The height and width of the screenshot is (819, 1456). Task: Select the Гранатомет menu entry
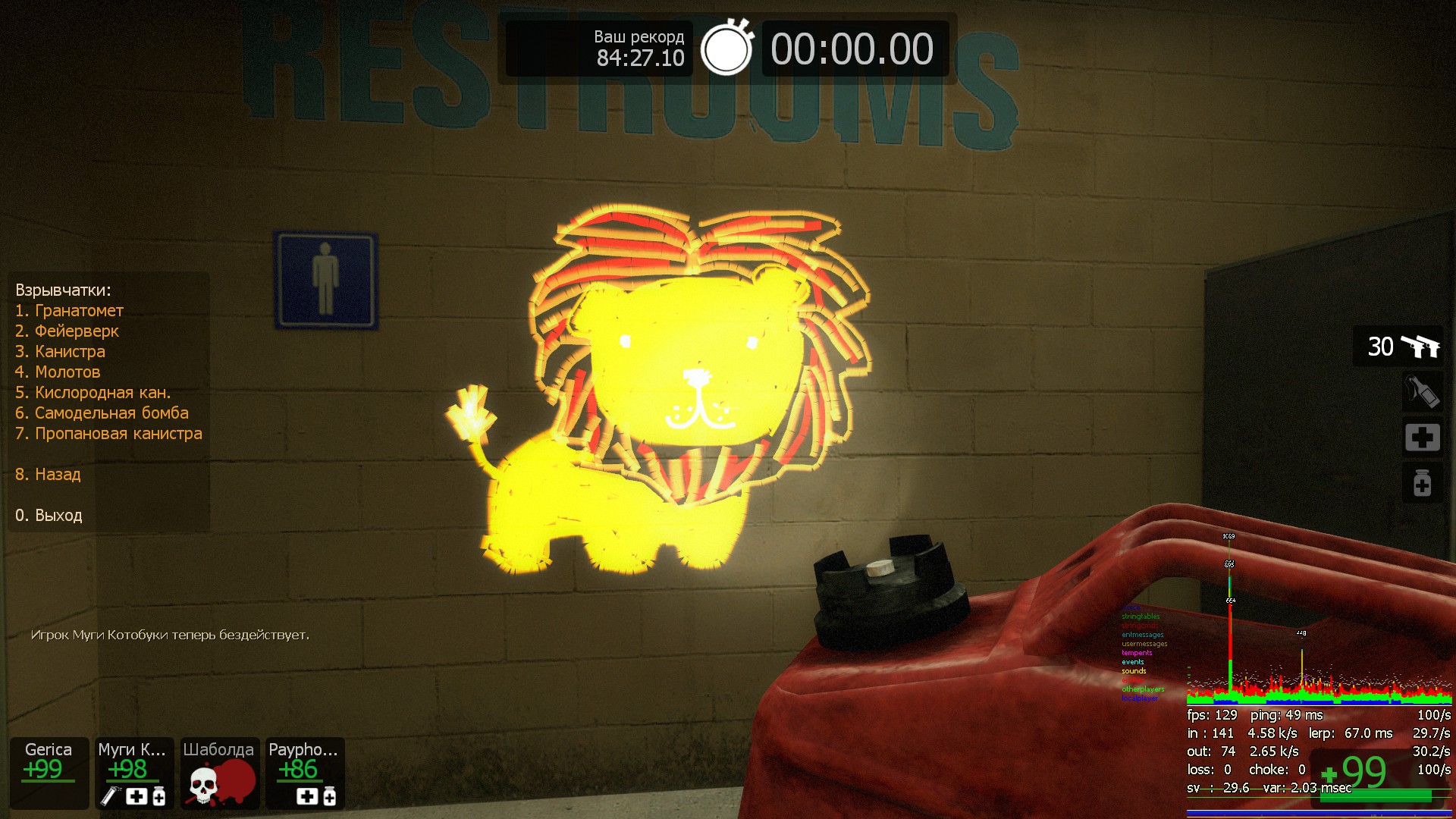69,311
